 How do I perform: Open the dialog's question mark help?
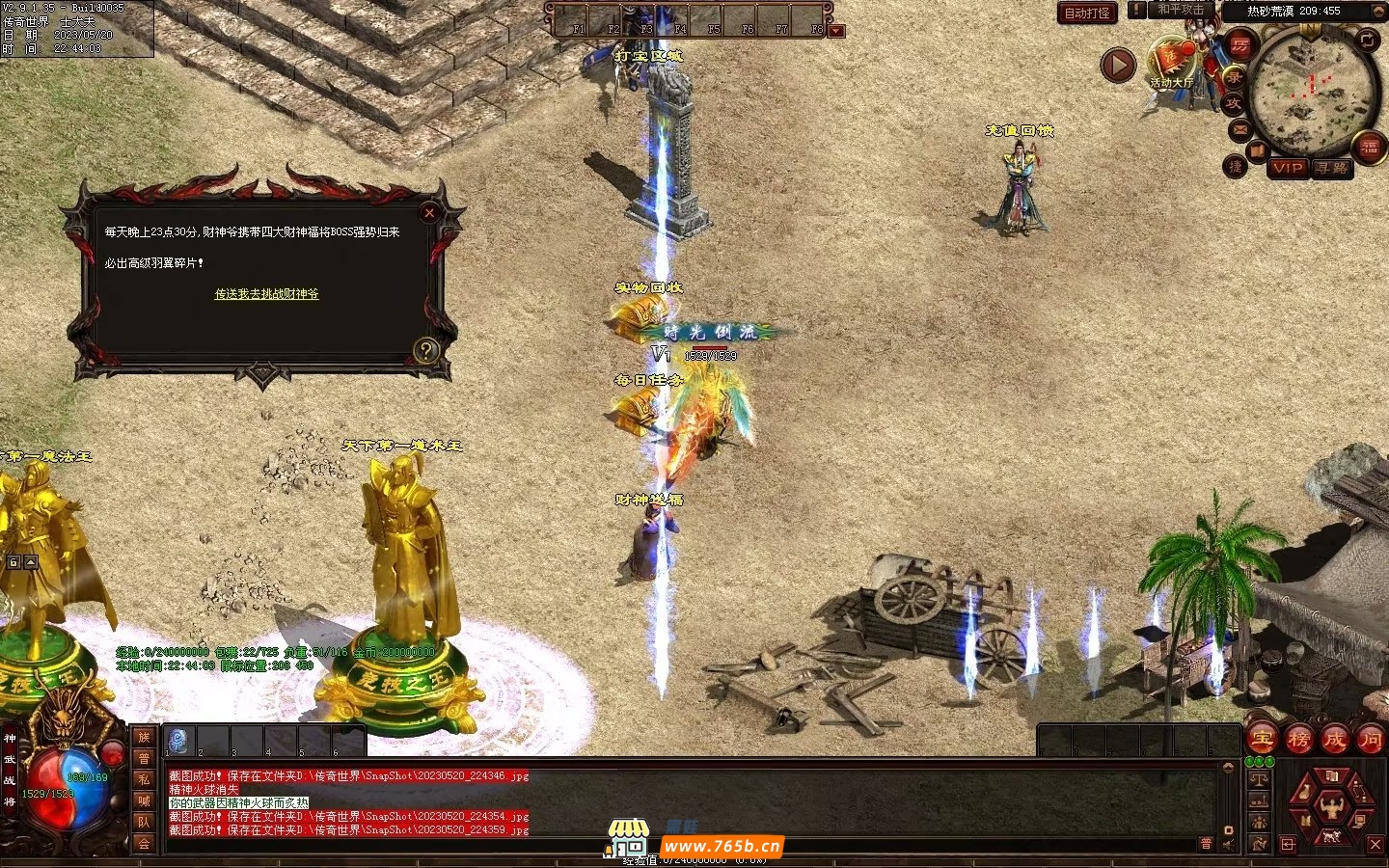click(425, 350)
